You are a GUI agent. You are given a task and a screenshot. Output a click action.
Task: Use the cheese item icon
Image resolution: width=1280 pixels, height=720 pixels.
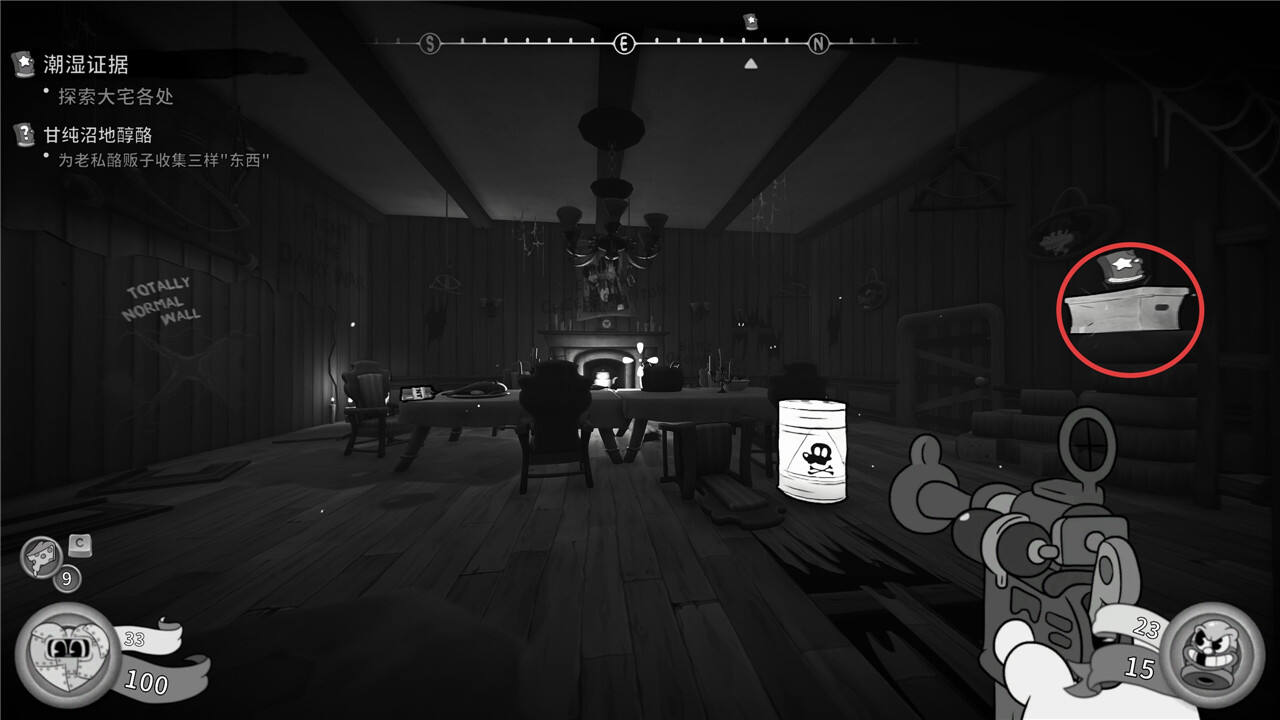coord(42,556)
